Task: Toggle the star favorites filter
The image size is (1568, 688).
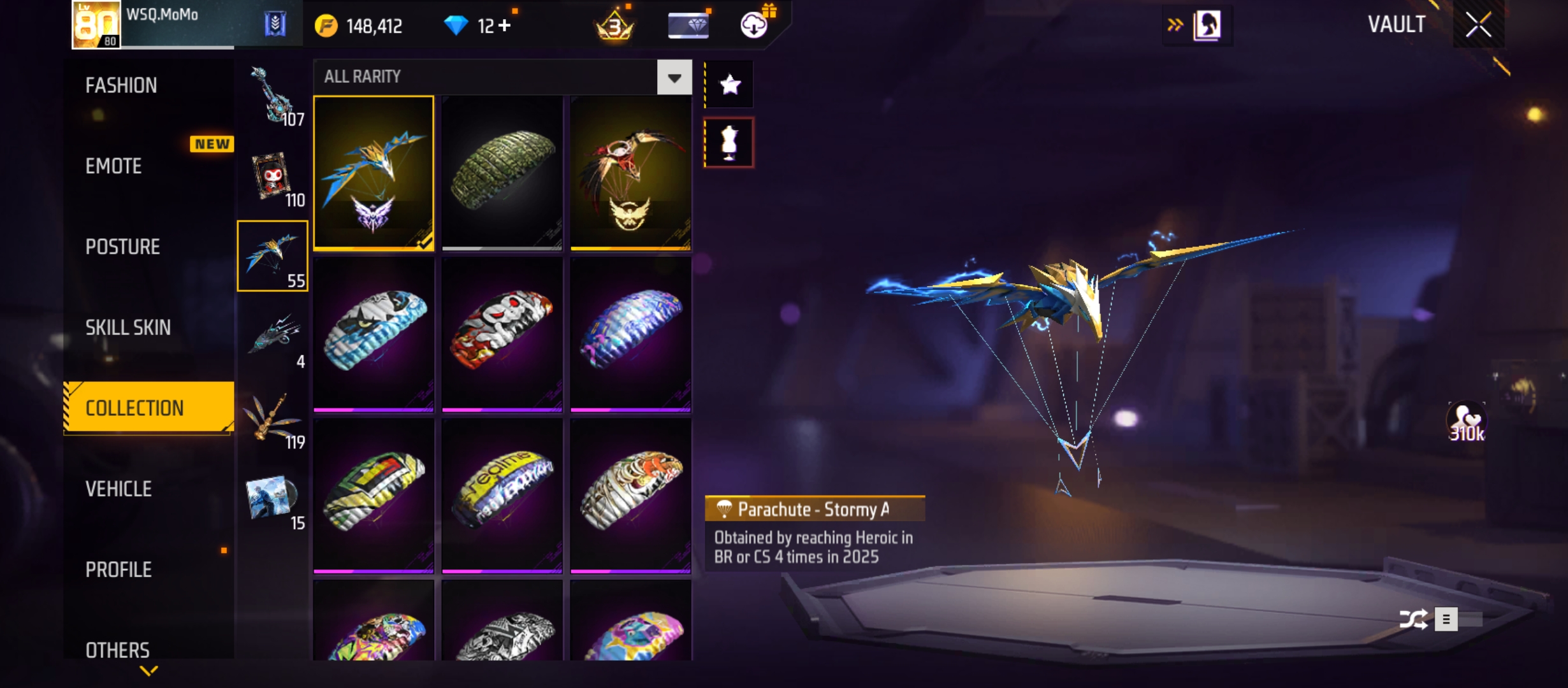Action: point(730,85)
